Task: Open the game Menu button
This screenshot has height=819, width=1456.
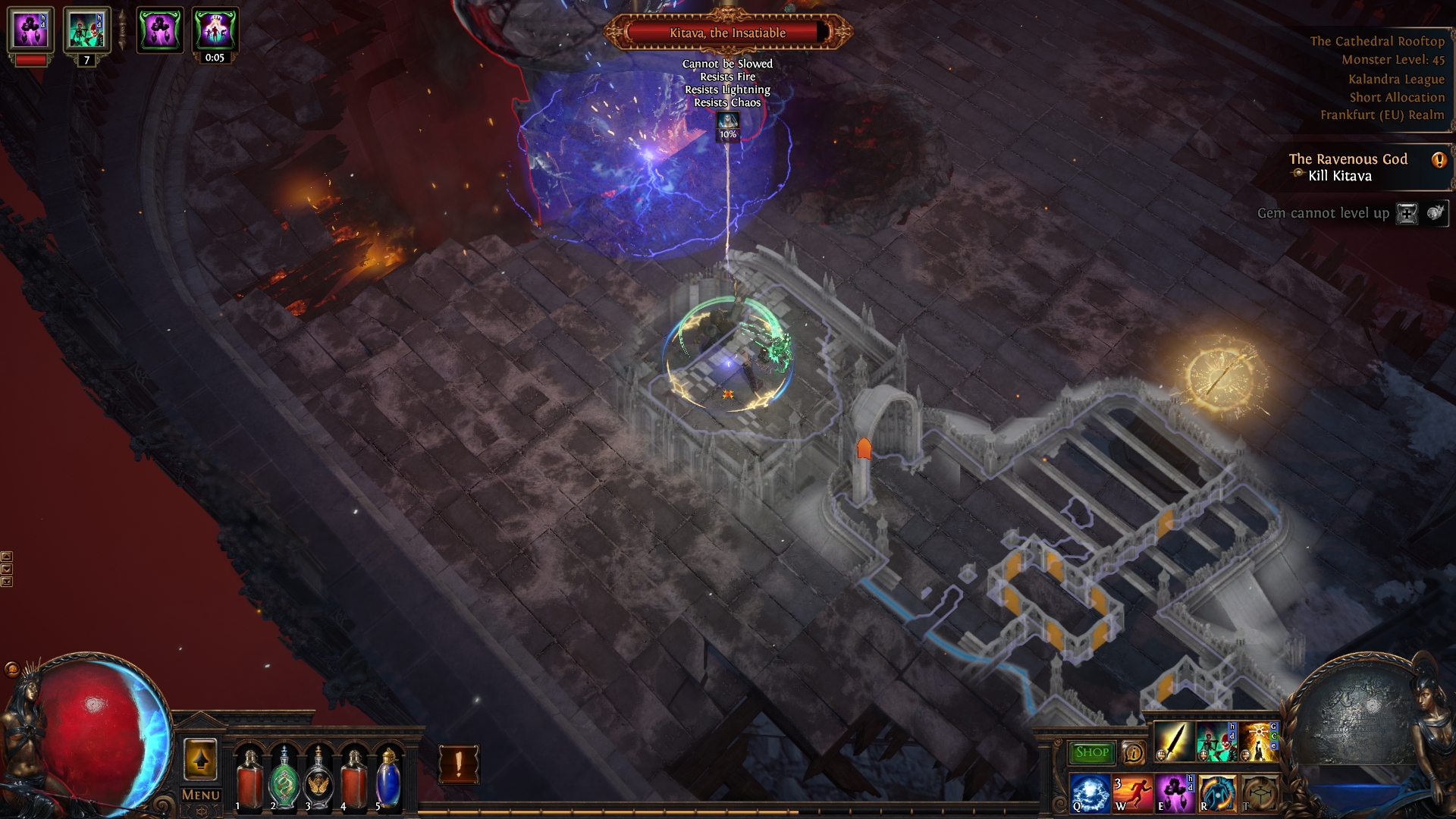Action: (x=201, y=795)
